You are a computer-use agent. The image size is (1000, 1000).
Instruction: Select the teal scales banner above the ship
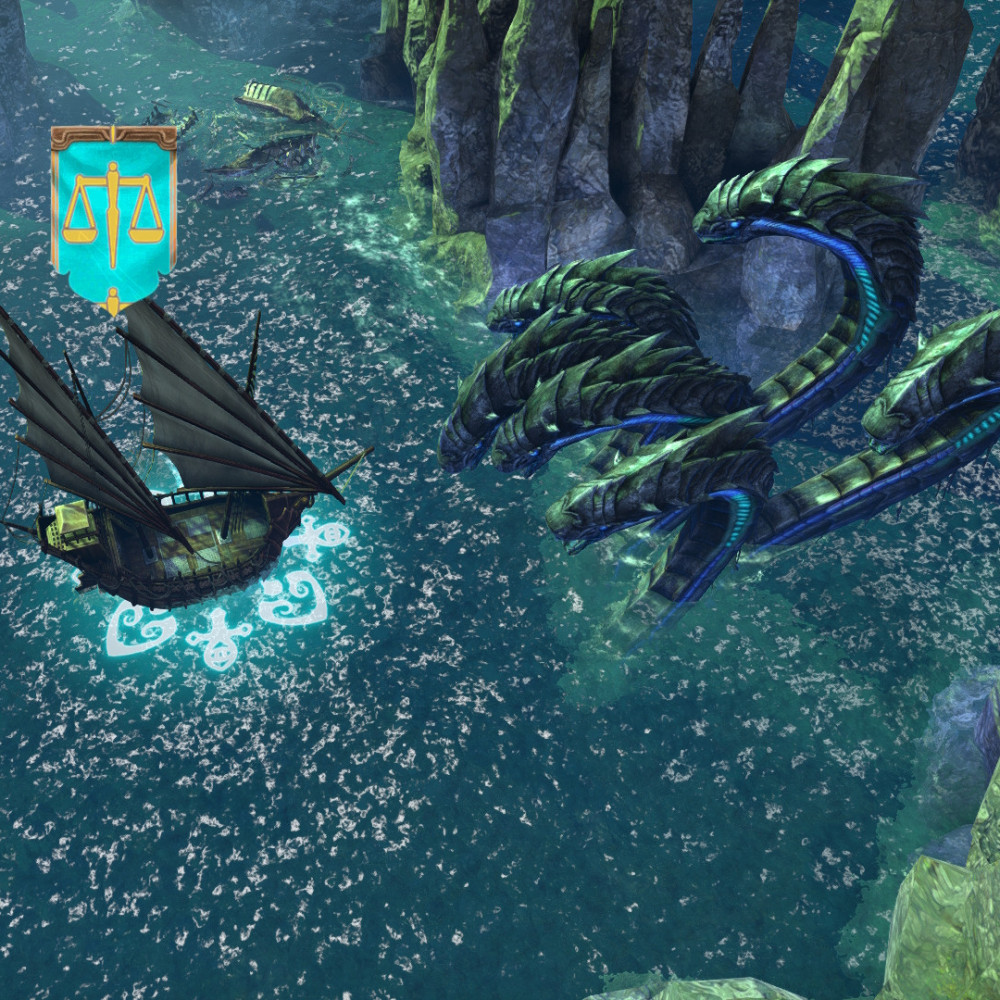coord(113,212)
